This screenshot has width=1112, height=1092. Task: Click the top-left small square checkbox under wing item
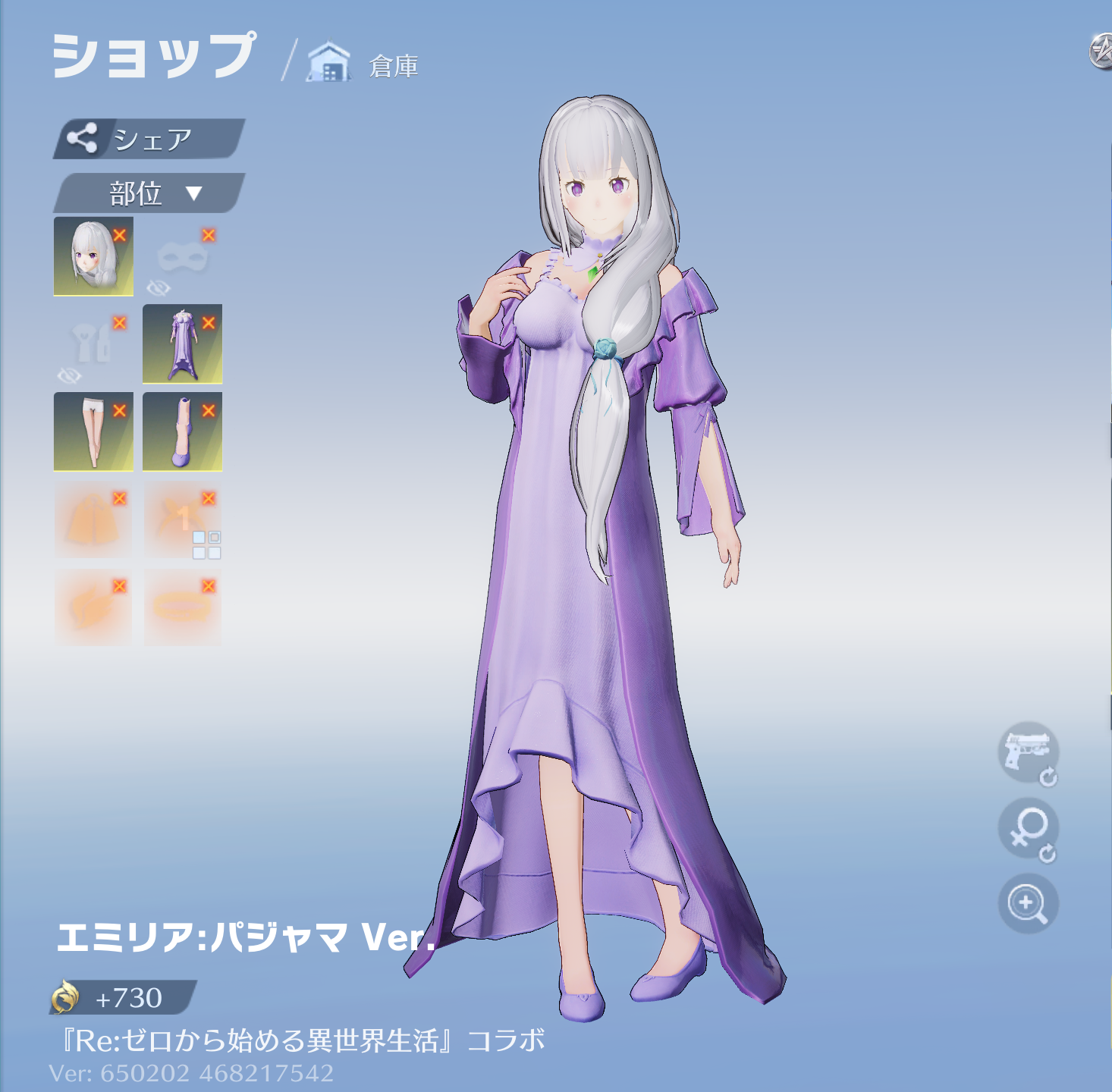pyautogui.click(x=199, y=536)
